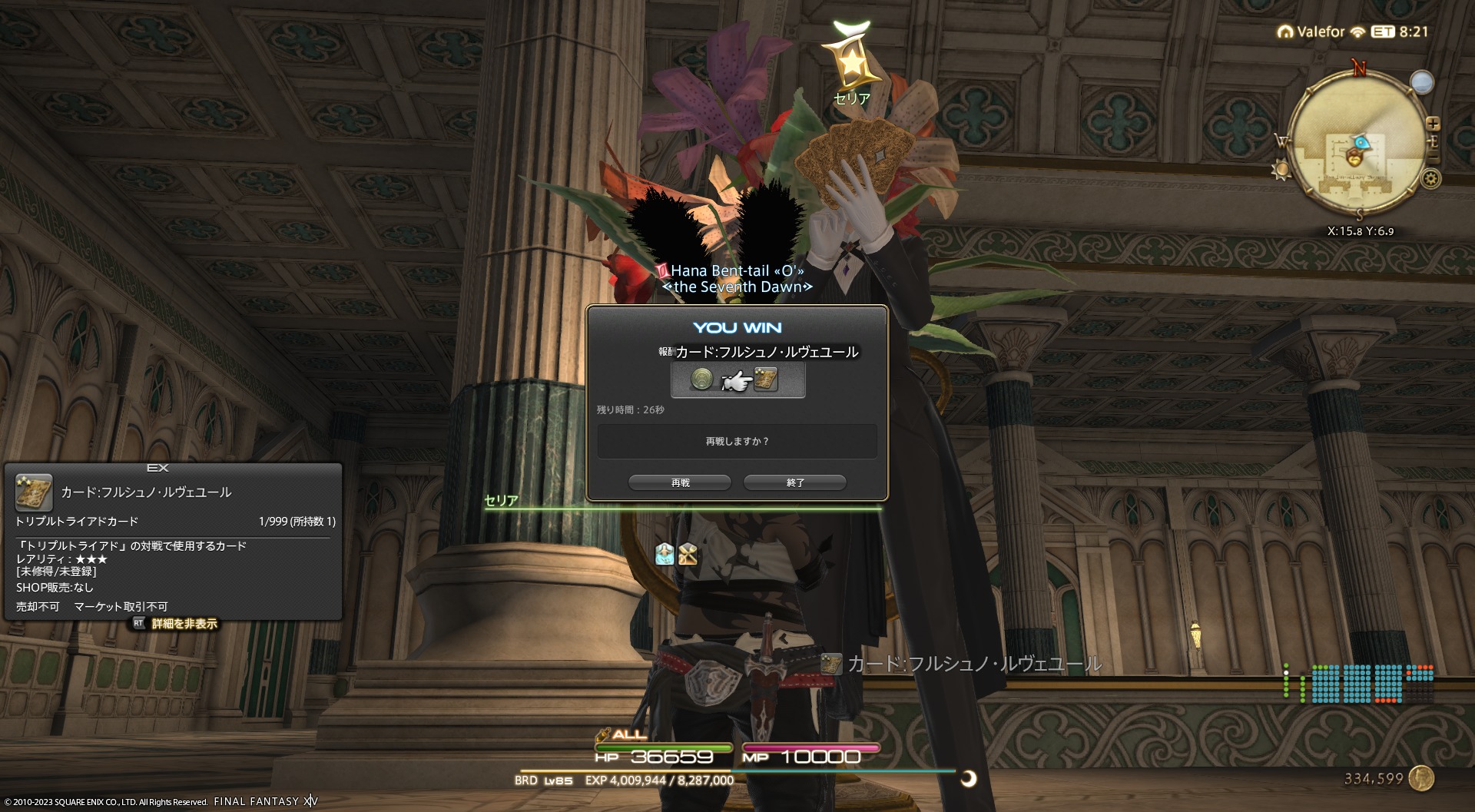Click the gil coin icon by the currency total
The image size is (1475, 812).
[x=1422, y=778]
